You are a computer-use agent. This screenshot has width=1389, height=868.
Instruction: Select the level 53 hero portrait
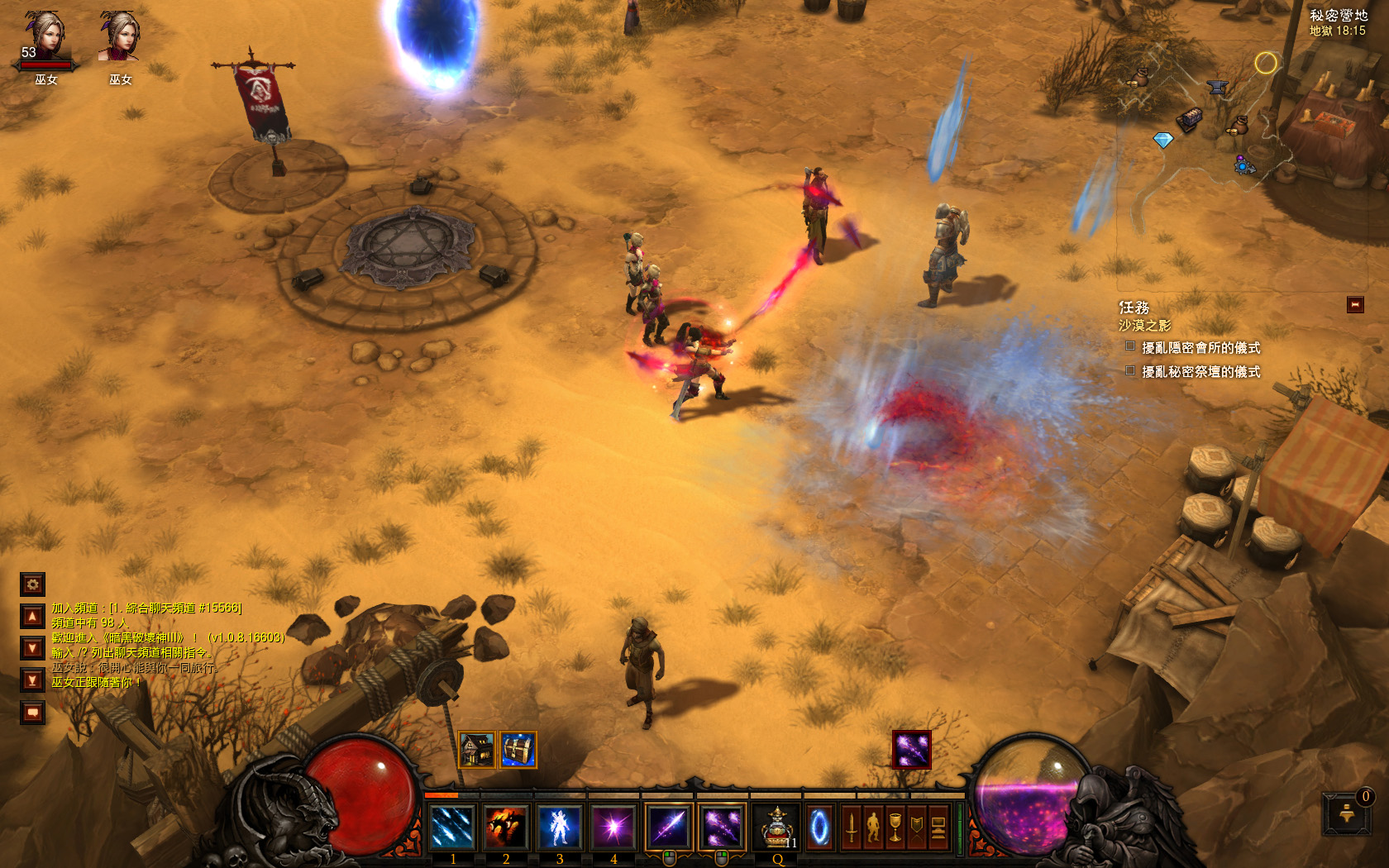point(45,40)
